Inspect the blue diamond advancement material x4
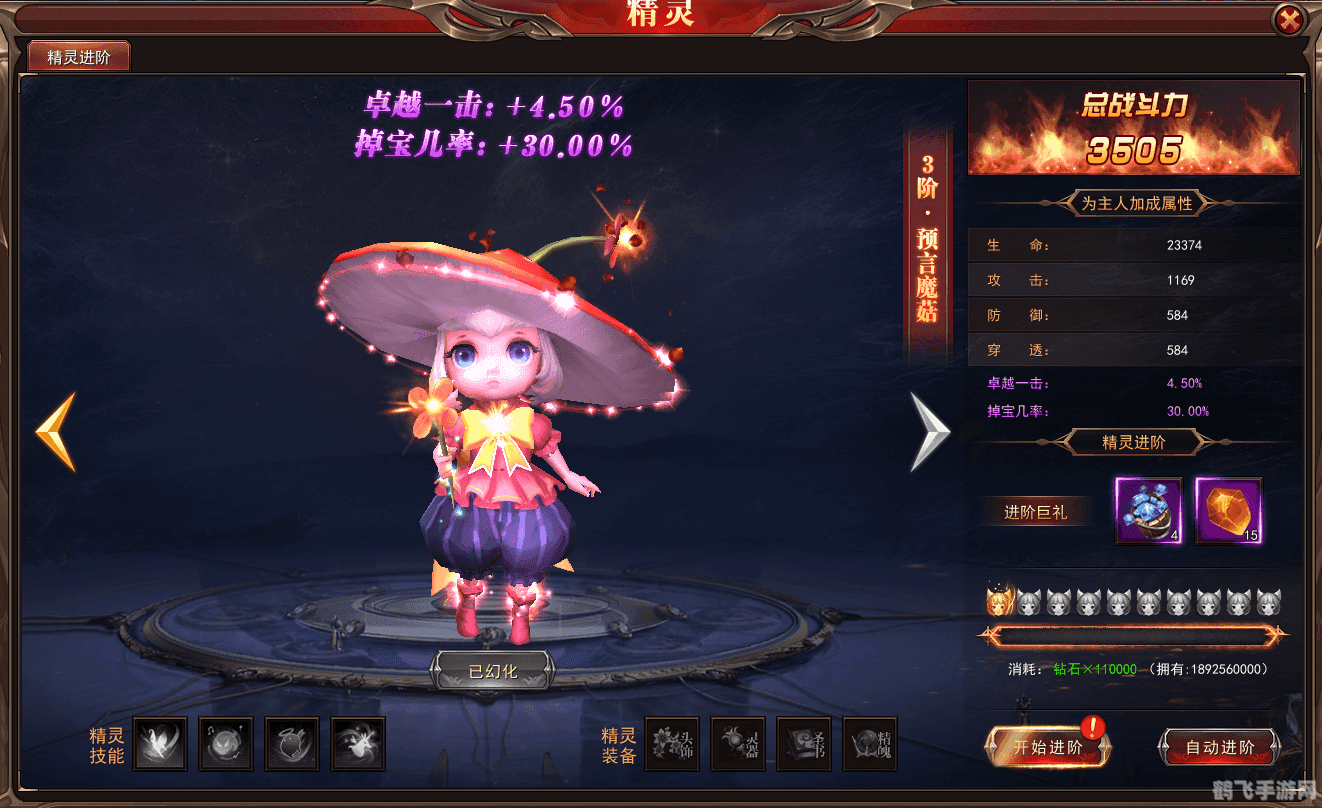 pyautogui.click(x=1148, y=512)
